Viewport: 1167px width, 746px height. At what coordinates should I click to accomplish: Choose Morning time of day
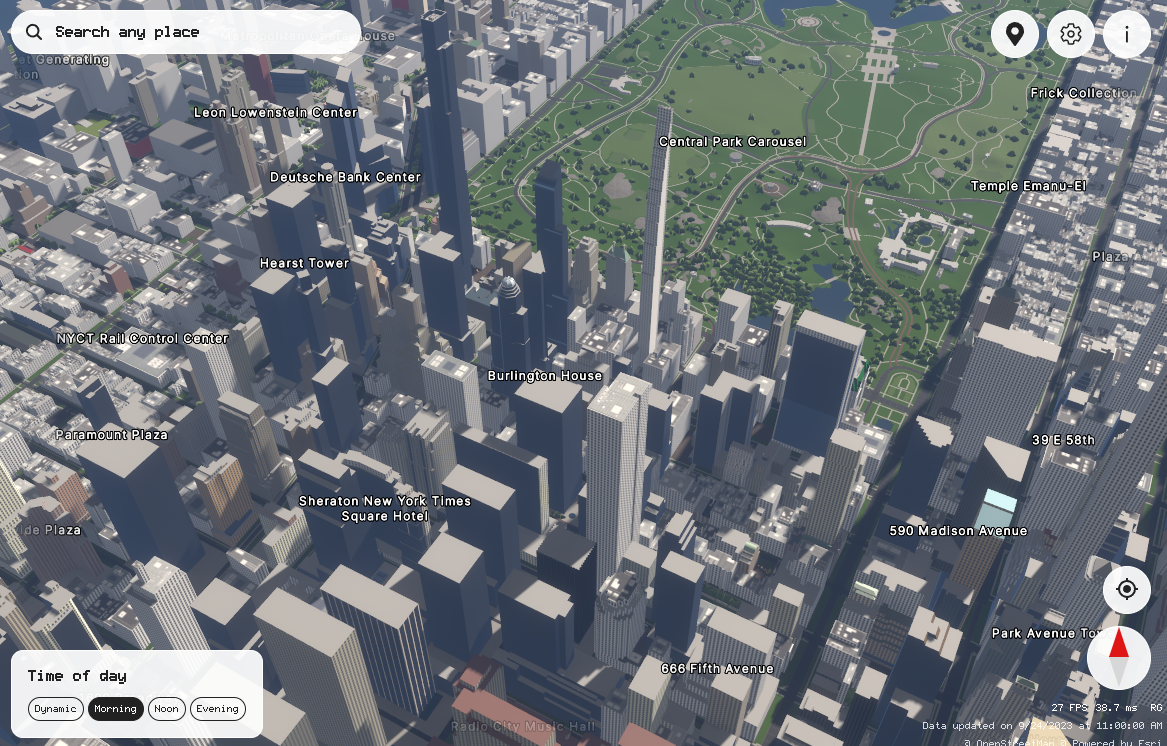click(x=116, y=709)
